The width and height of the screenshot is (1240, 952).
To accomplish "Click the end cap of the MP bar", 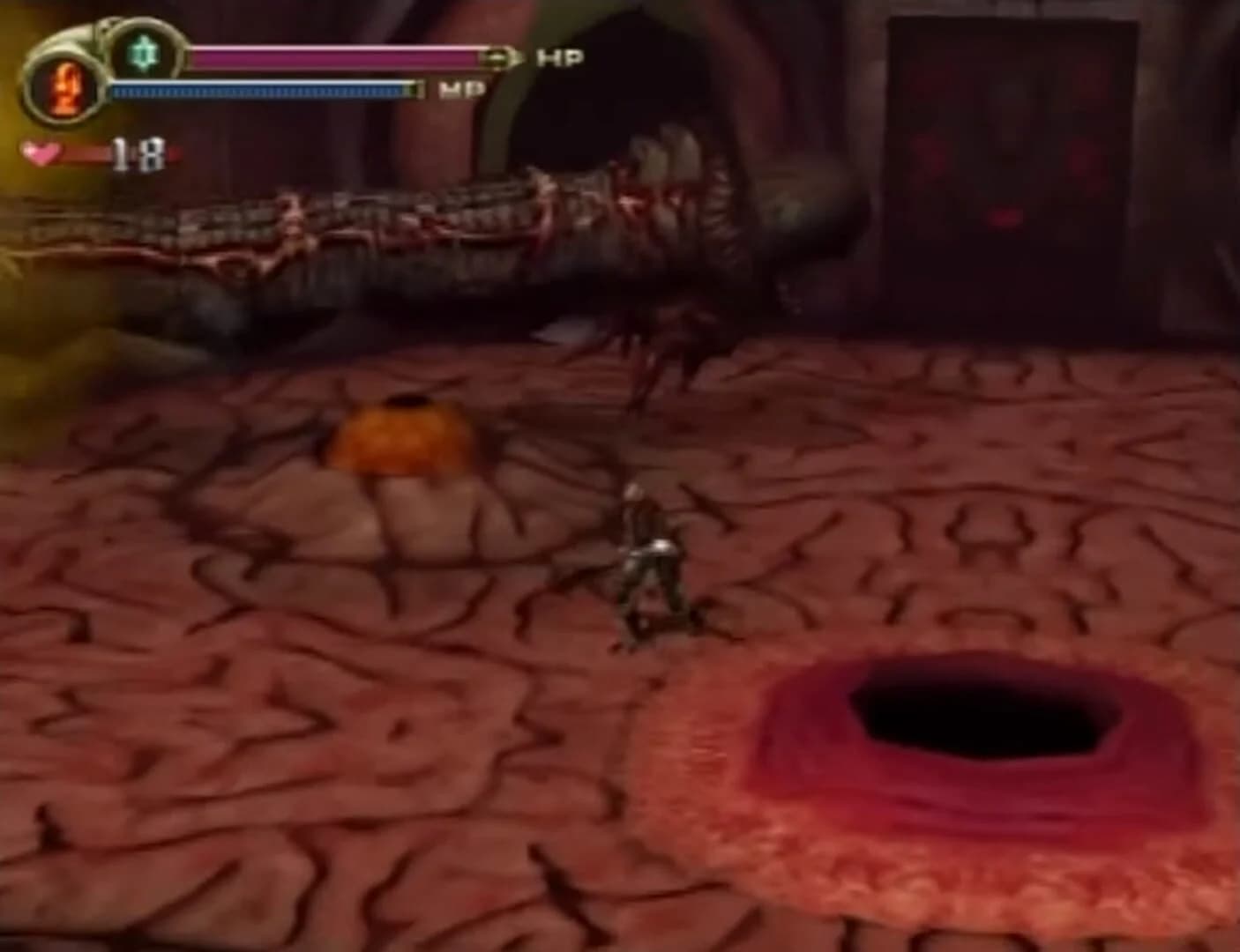I will pyautogui.click(x=411, y=89).
